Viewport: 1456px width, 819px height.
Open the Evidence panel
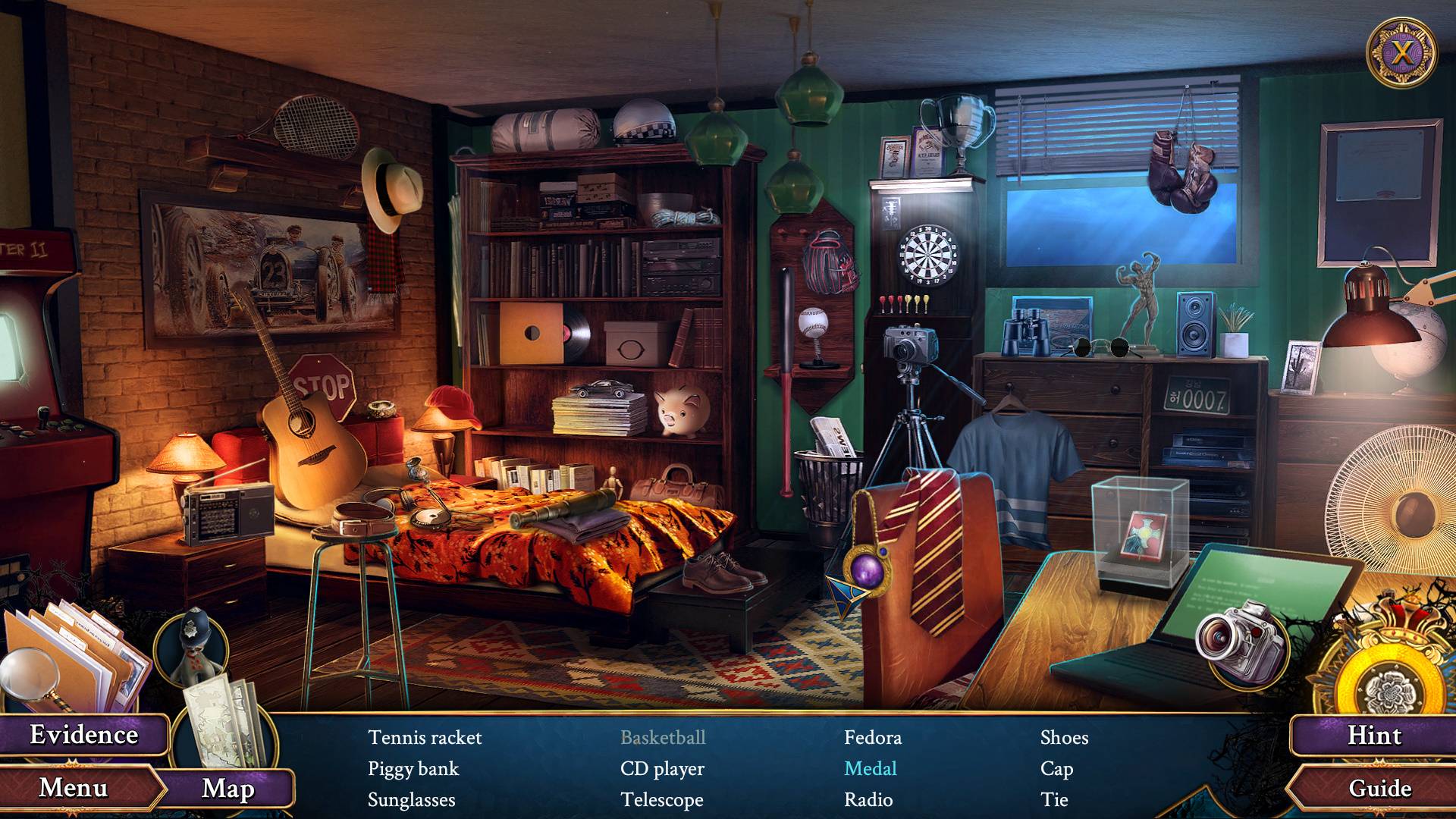[x=83, y=735]
